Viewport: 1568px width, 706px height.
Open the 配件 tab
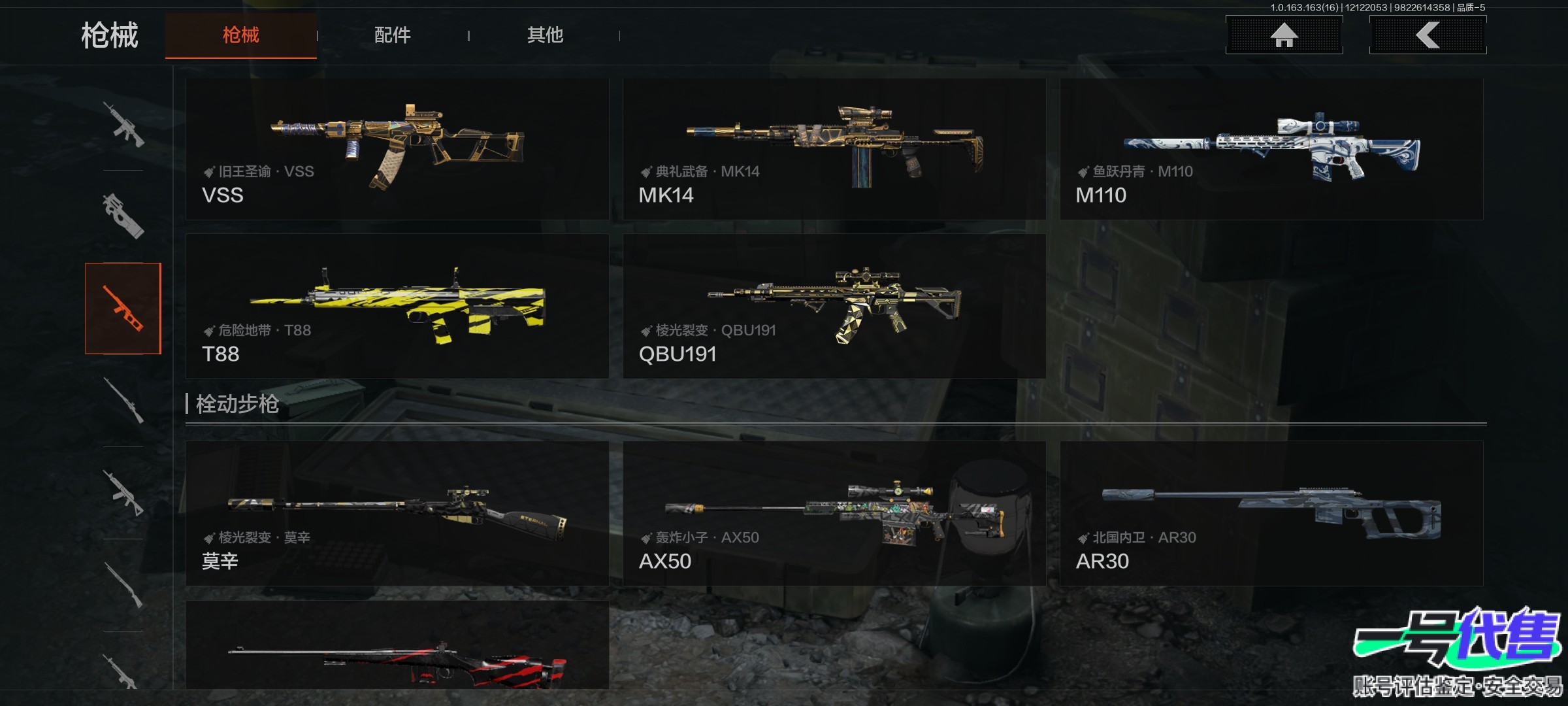pyautogui.click(x=392, y=35)
